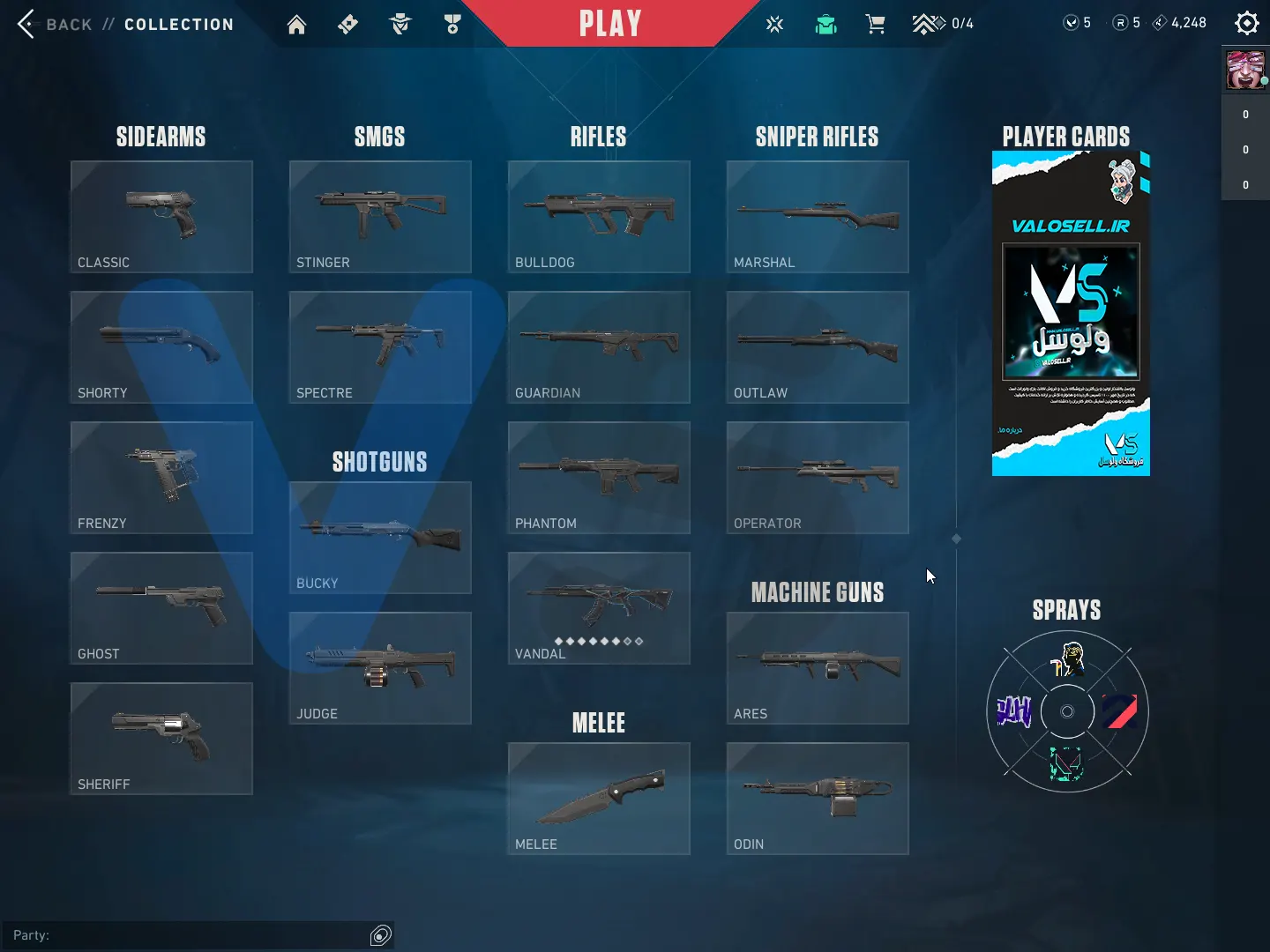Select the Vandal rifle tile
This screenshot has height=952, width=1270.
coord(599,608)
